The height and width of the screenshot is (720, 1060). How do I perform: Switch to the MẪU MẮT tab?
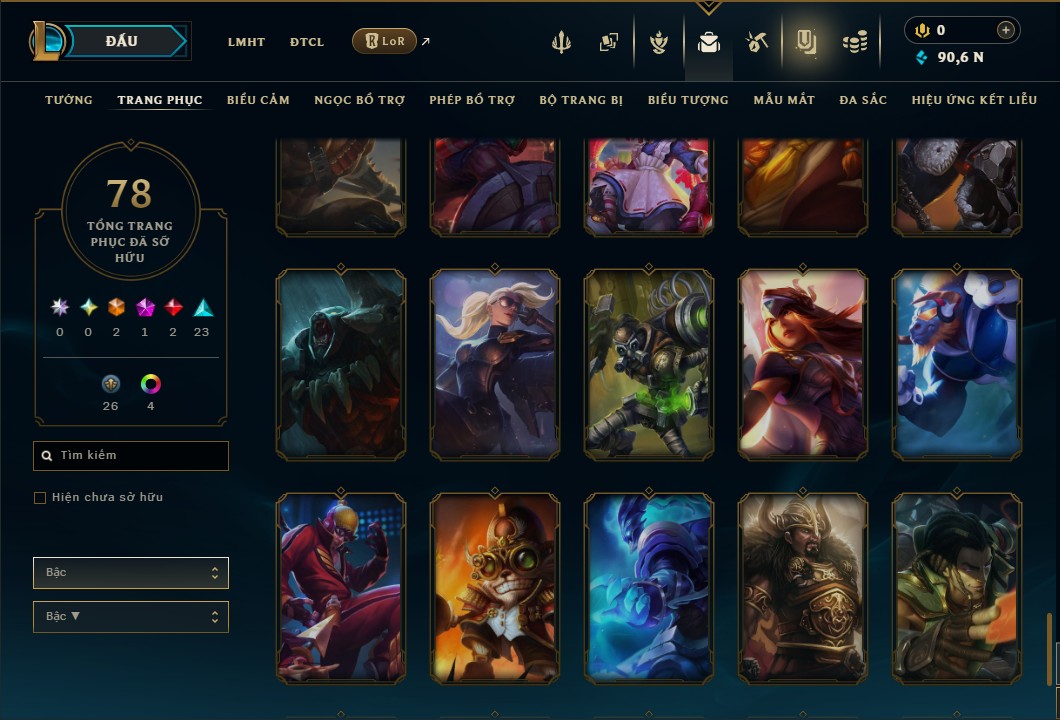tap(784, 100)
